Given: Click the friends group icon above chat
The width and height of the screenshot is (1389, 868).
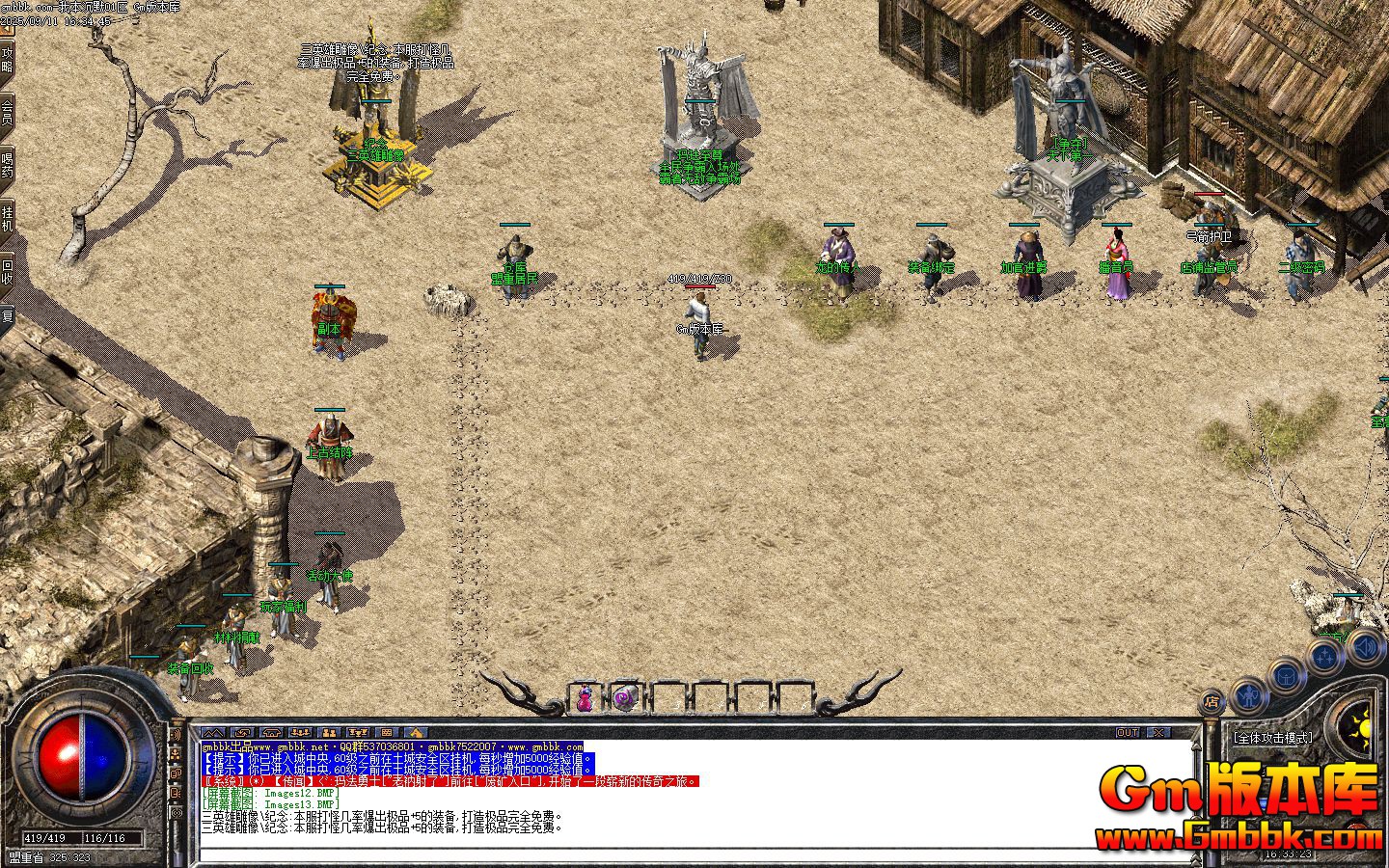Looking at the screenshot, I should 300,733.
